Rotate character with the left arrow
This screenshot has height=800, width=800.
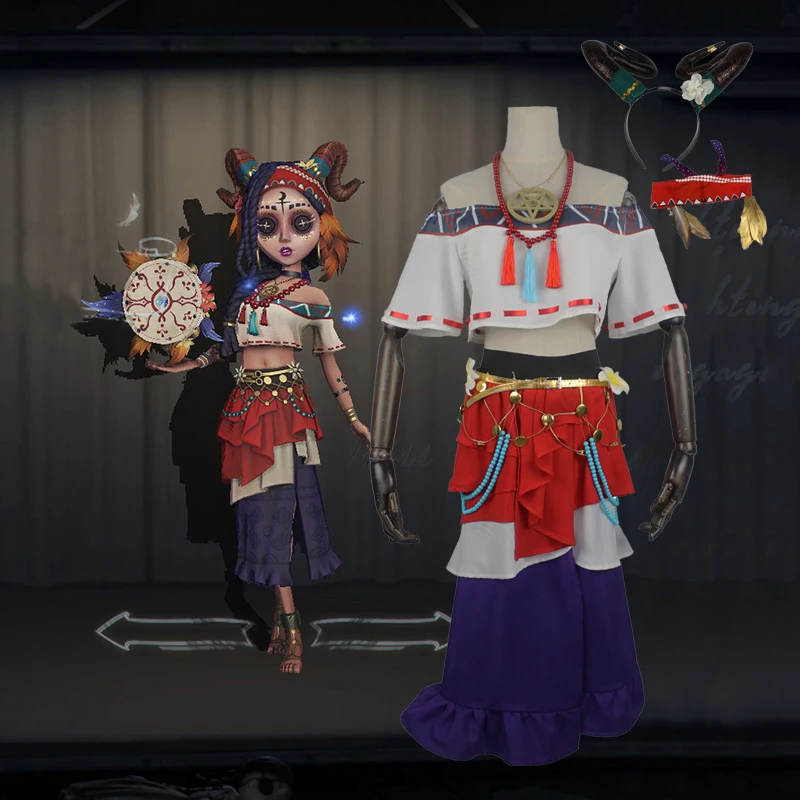[175, 631]
